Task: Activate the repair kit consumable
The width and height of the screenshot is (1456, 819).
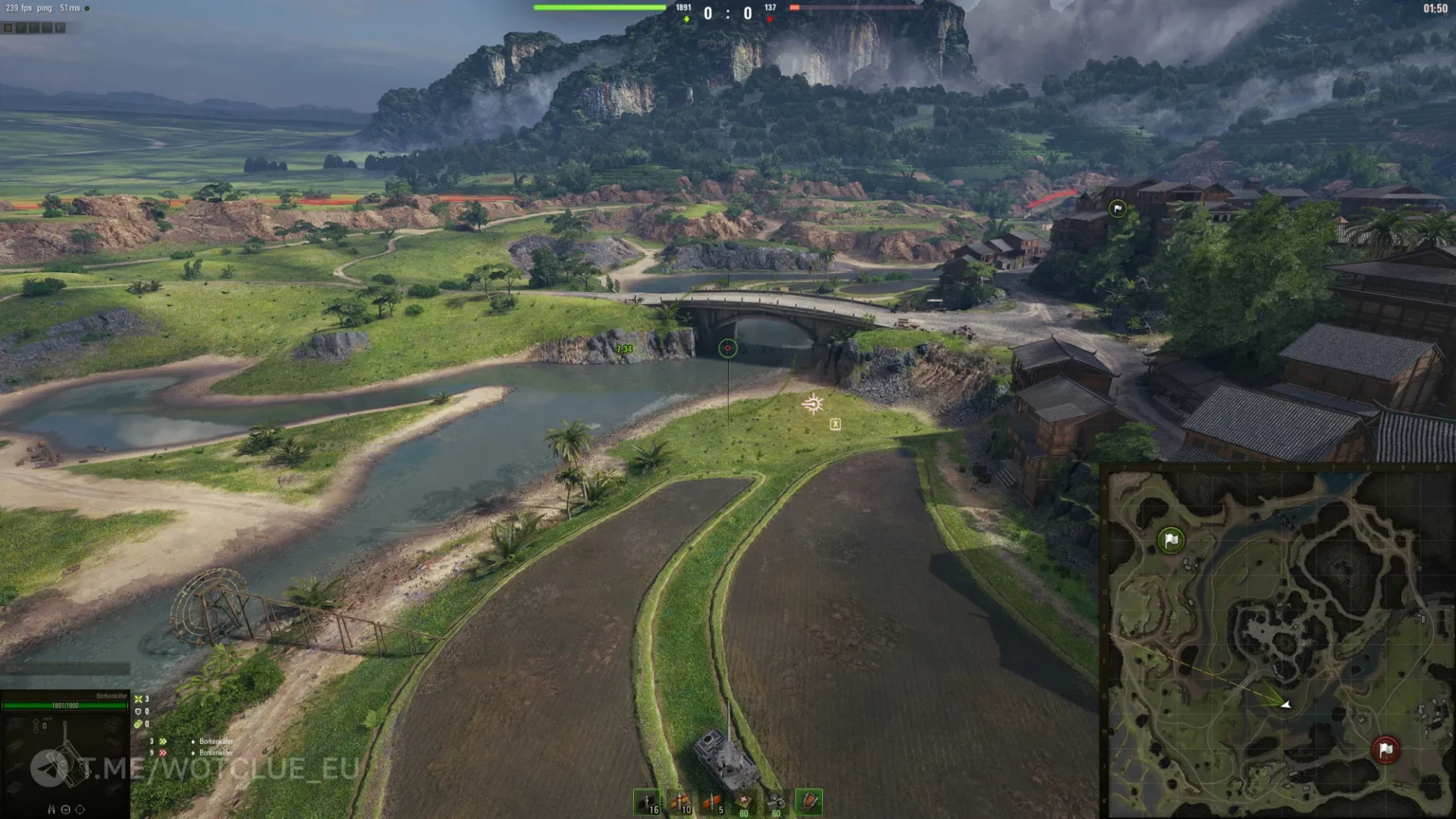Action: tap(776, 802)
